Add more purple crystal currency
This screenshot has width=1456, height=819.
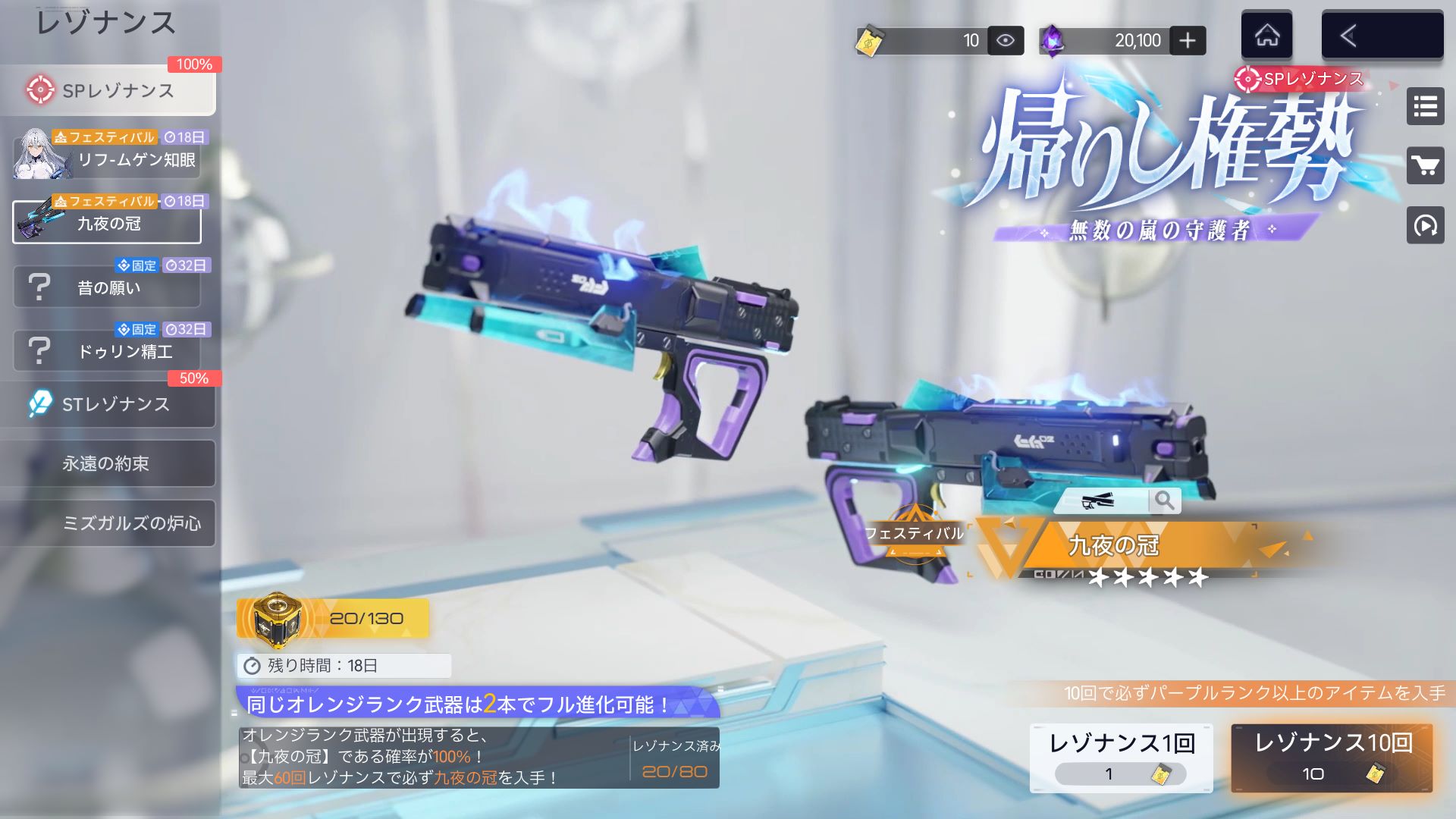tap(1188, 40)
